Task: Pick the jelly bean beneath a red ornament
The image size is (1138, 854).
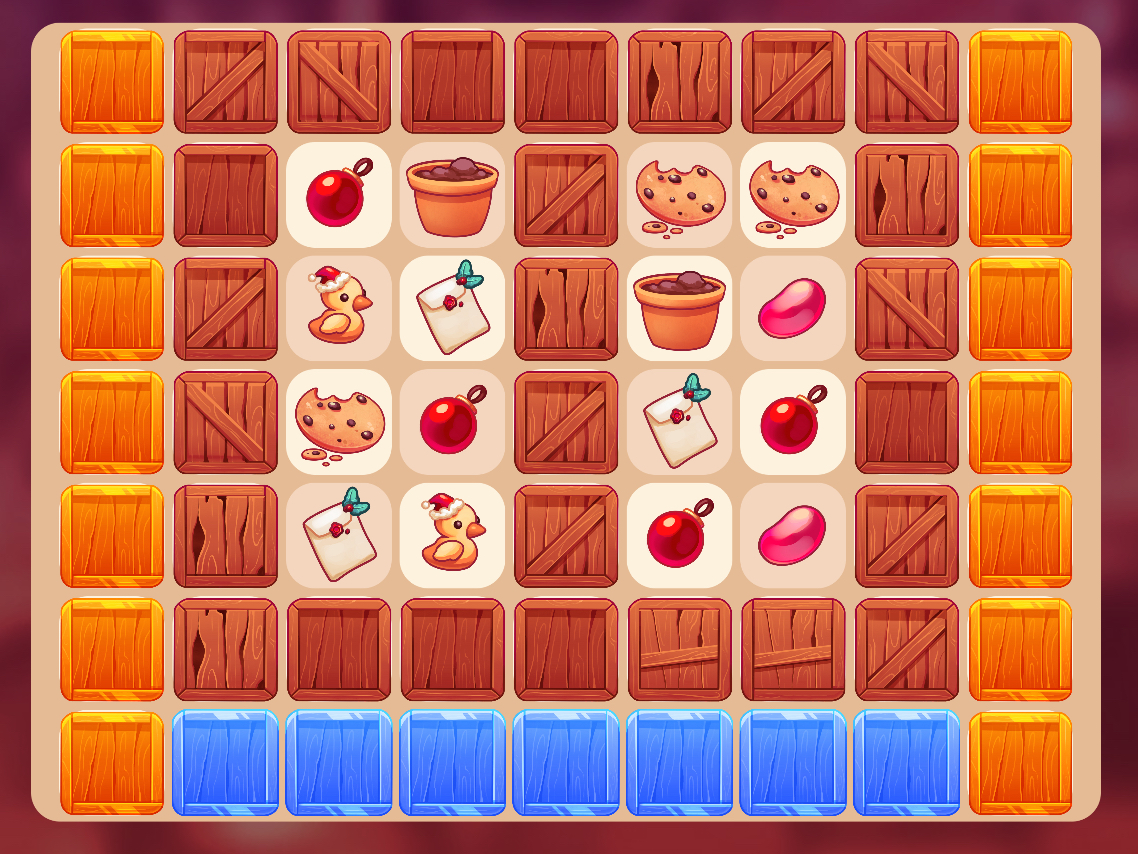Action: (x=793, y=536)
